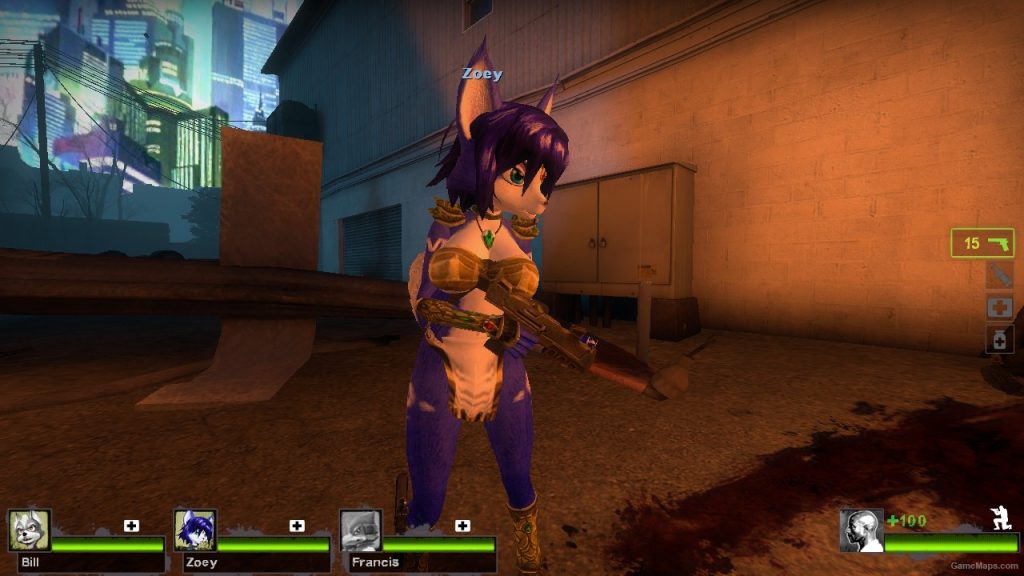Click the medkit icon above Bill's health bar
Image resolution: width=1024 pixels, height=576 pixels.
(131, 525)
